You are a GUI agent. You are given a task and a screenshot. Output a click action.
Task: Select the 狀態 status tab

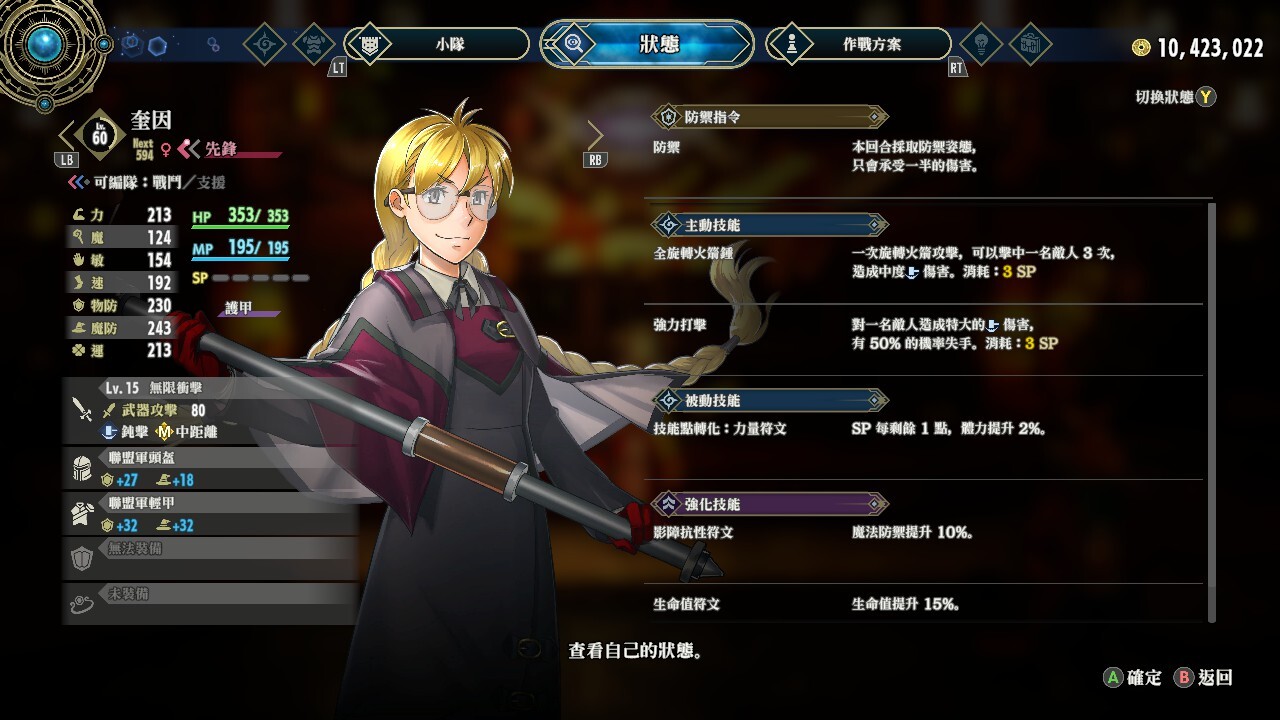648,44
